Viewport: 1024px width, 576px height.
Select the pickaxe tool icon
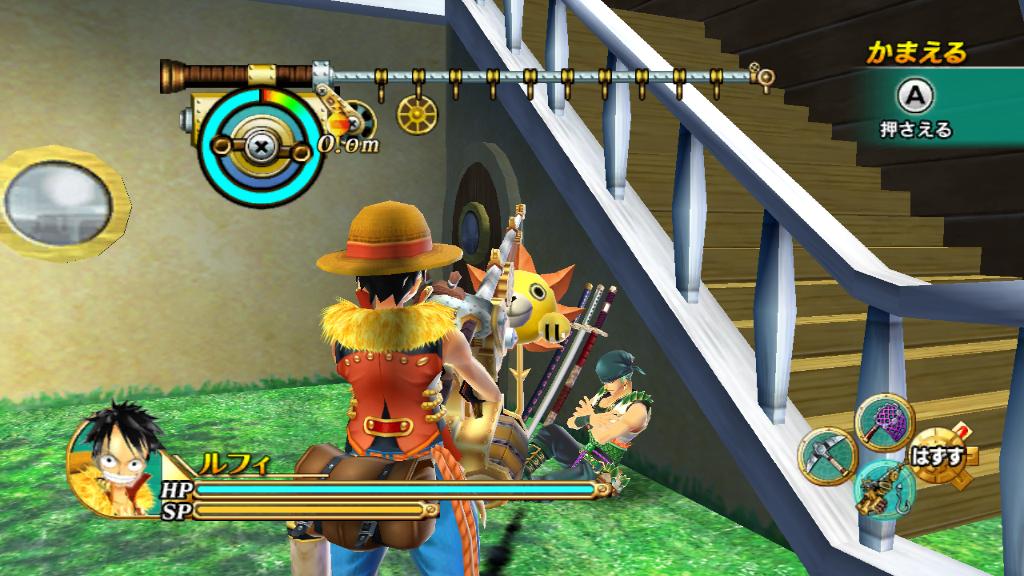tap(825, 459)
